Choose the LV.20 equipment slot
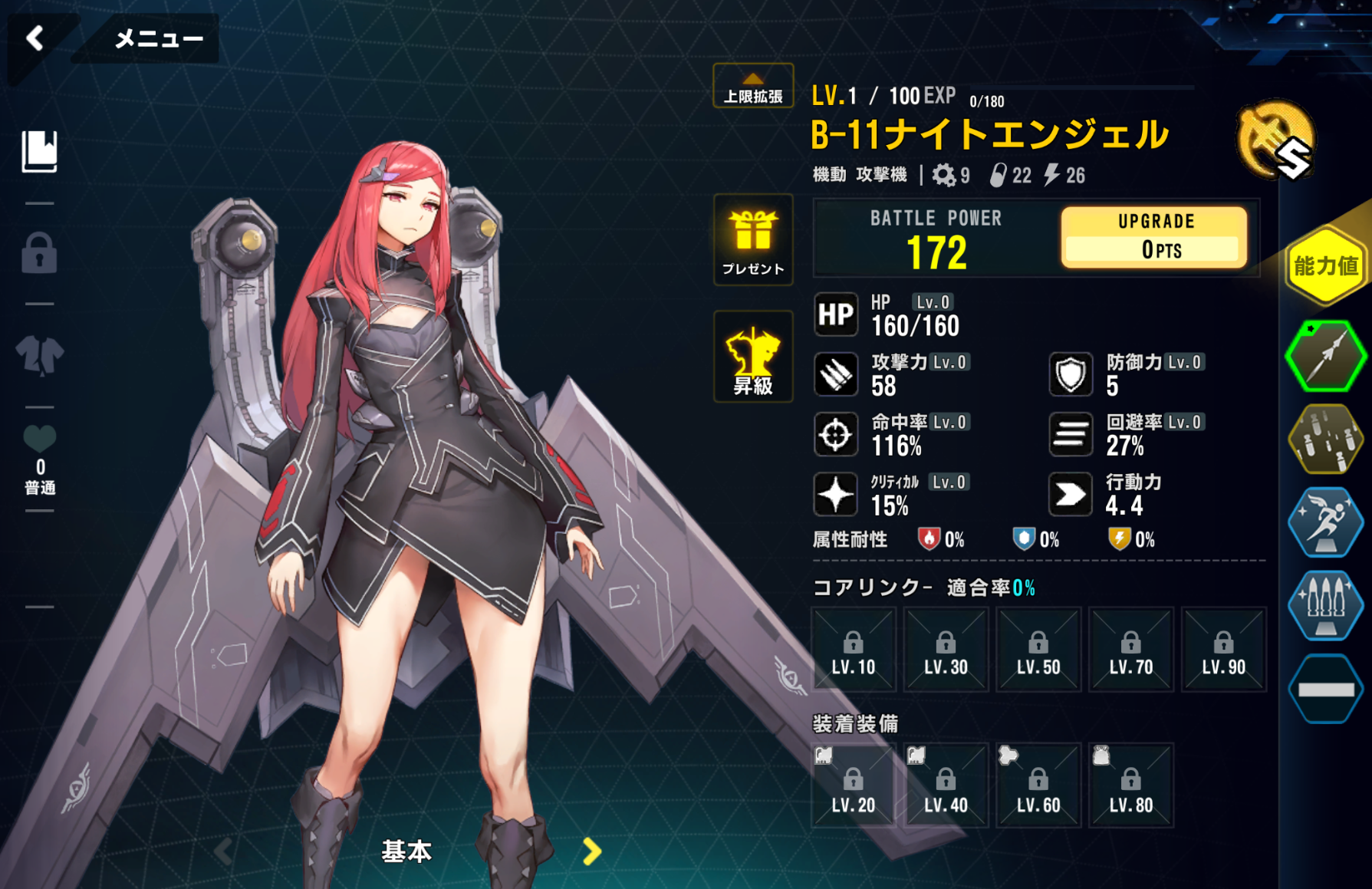This screenshot has height=889, width=1372. (854, 785)
